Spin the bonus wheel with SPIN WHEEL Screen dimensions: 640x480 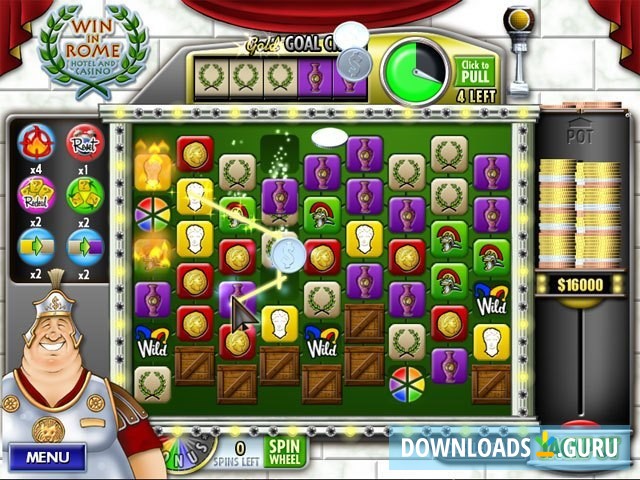[286, 453]
